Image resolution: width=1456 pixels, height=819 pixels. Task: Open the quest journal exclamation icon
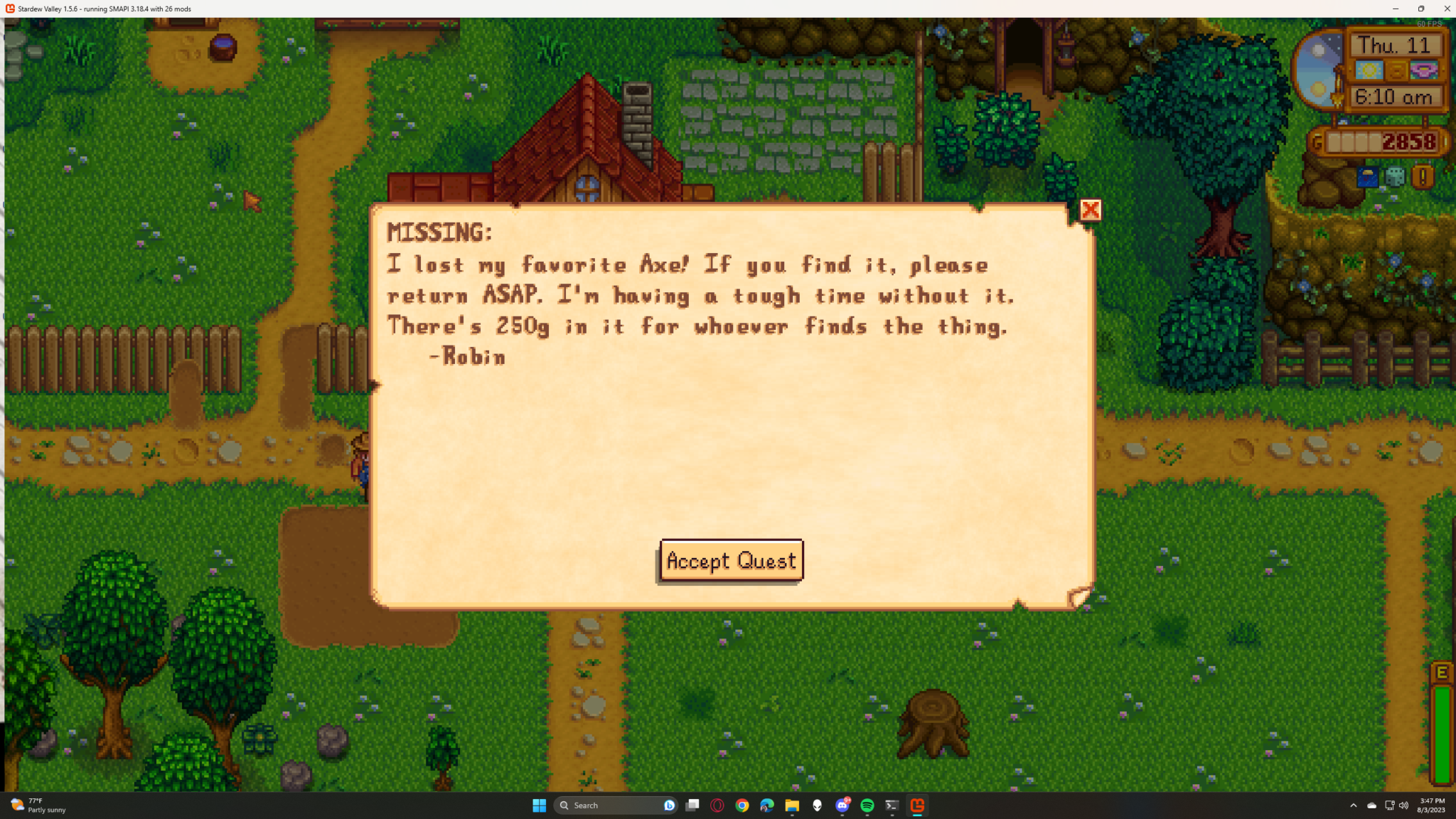pyautogui.click(x=1423, y=176)
